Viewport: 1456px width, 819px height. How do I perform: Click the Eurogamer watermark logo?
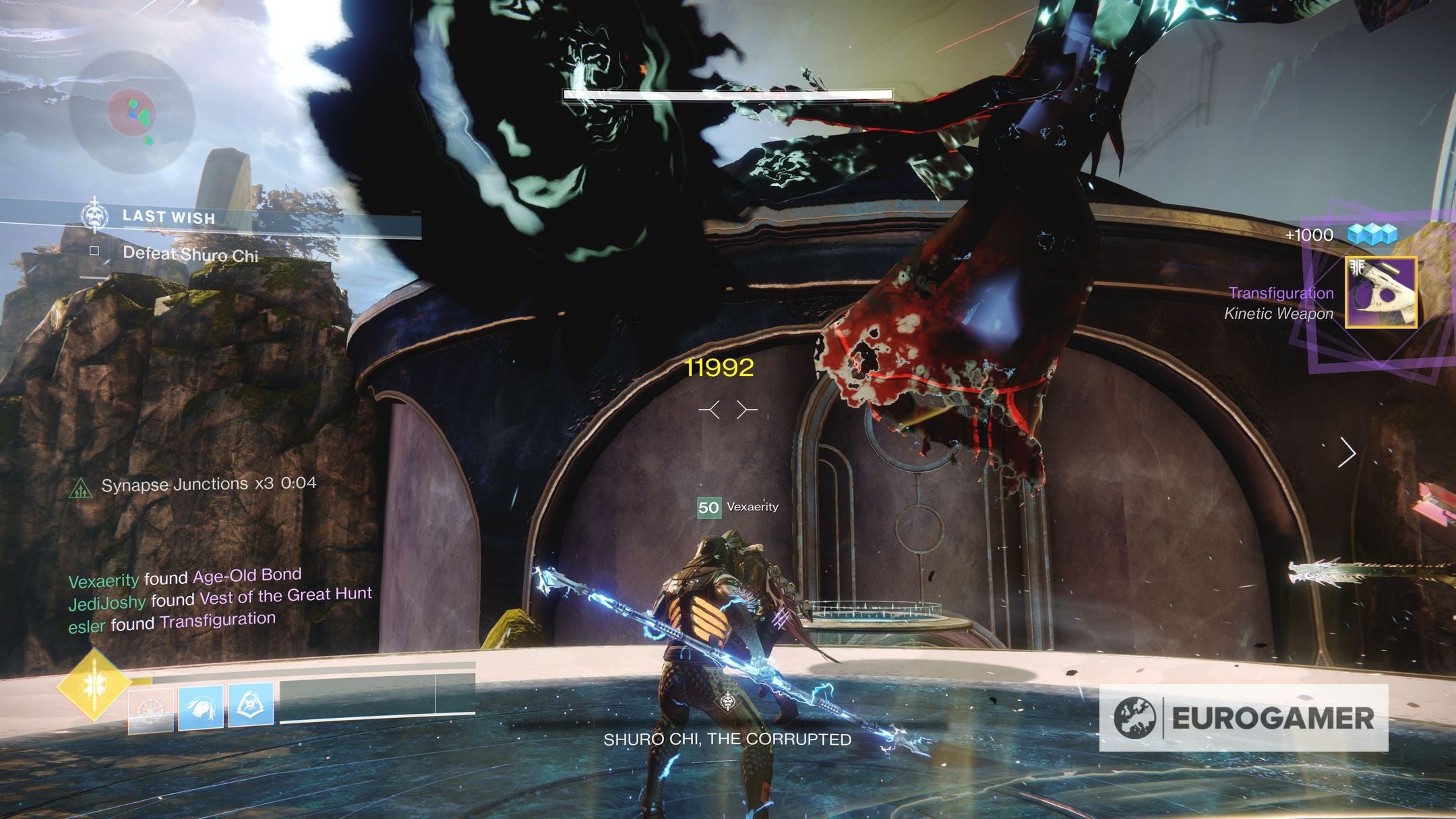[1244, 718]
